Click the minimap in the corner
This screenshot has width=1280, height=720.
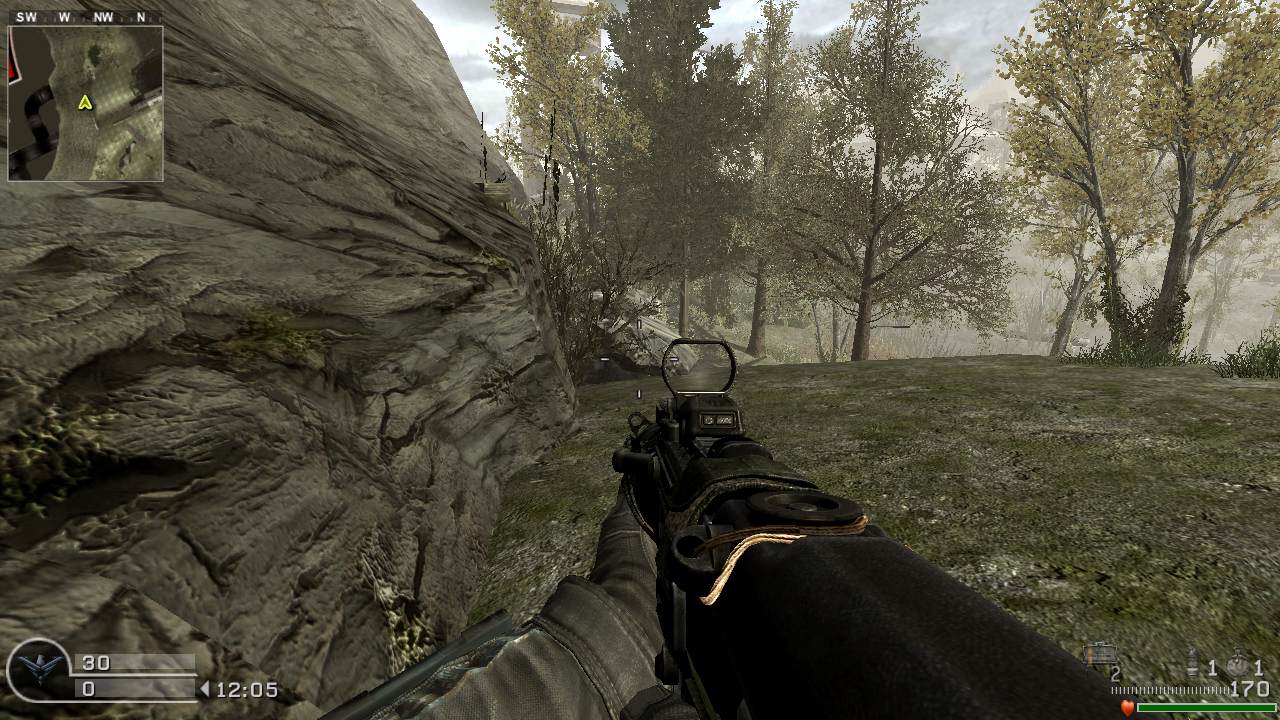click(x=85, y=103)
